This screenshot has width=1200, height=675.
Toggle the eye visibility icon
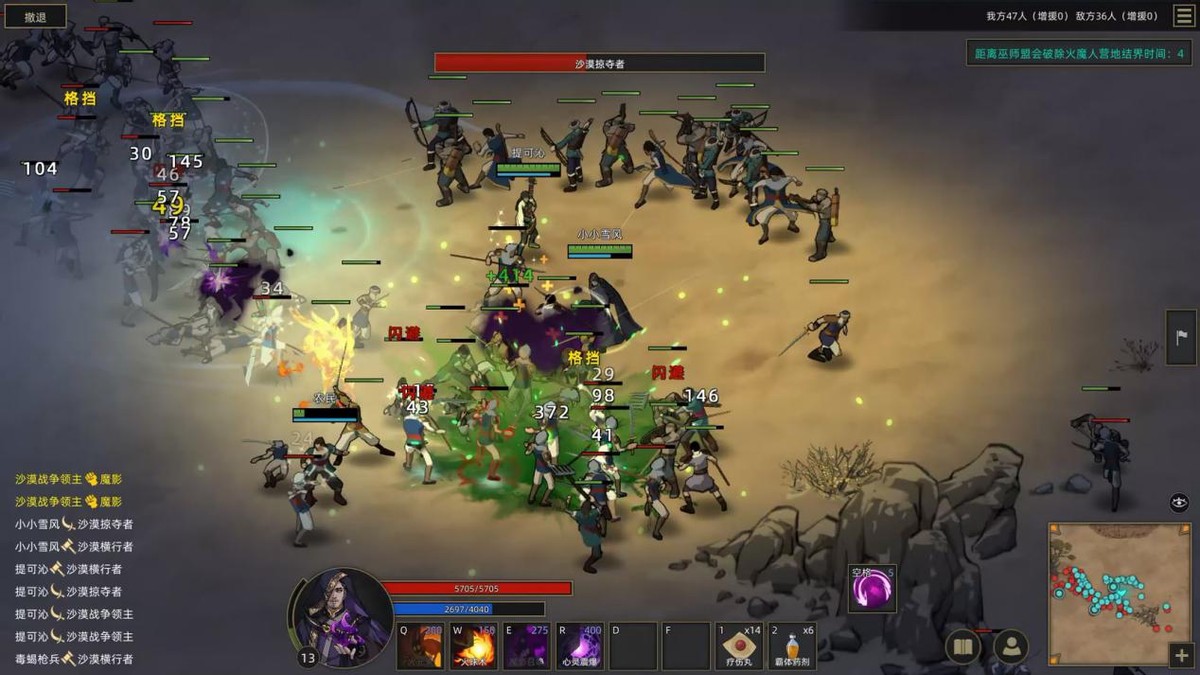(x=1179, y=502)
